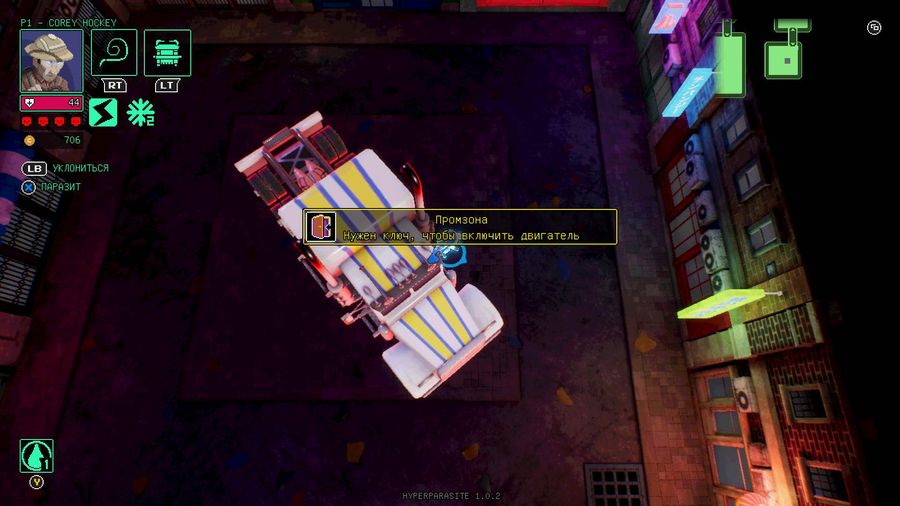The width and height of the screenshot is (900, 506).
Task: Use the green flask consumable item
Action: click(x=36, y=456)
